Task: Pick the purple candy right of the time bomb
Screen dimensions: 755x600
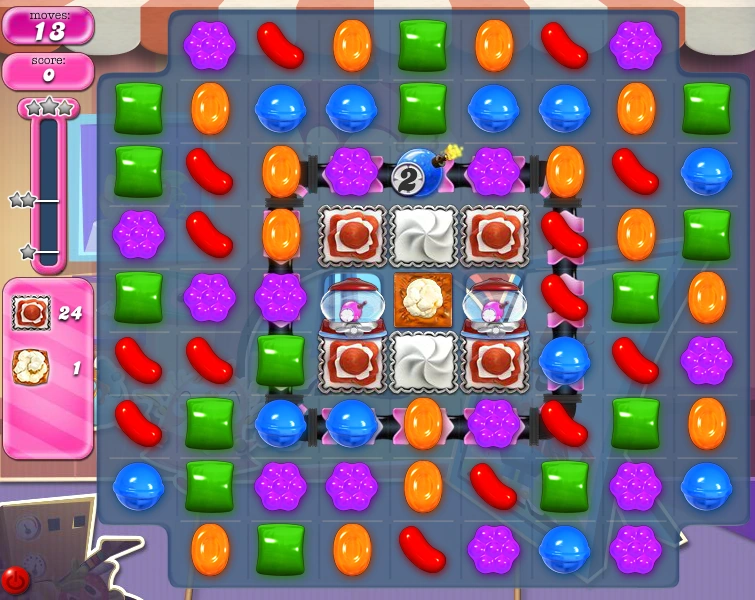Action: pos(494,172)
